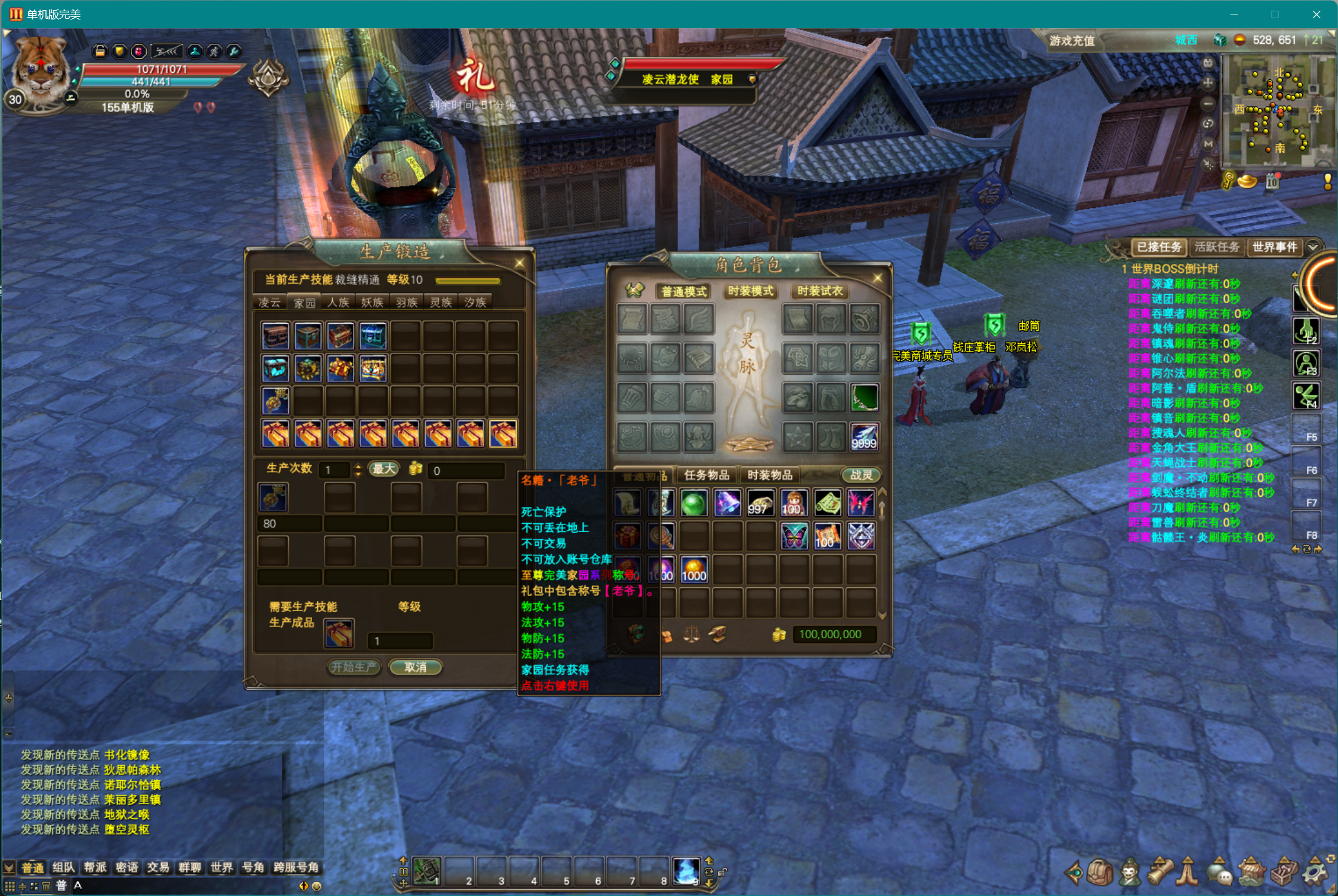
Task: Switch to the 妖族 crafting tab
Action: click(x=372, y=302)
